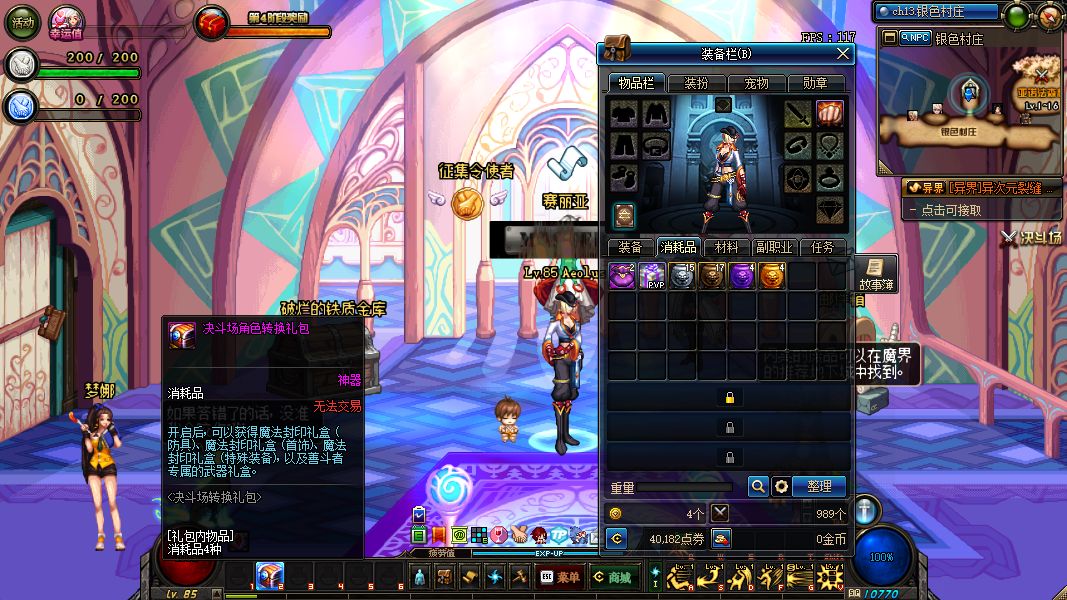Click the 银色村庄 minimap

968,105
